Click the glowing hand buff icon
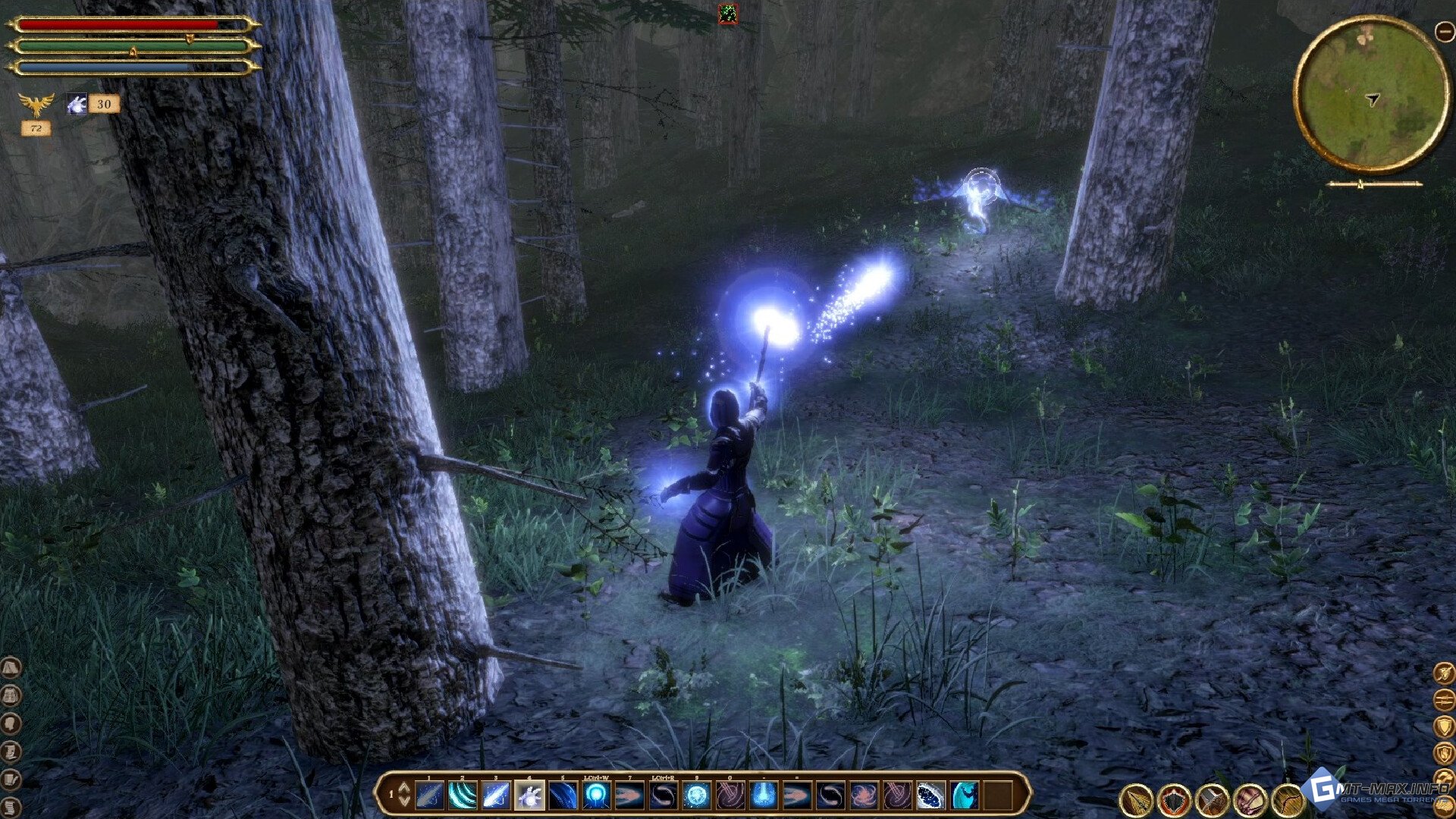Viewport: 1456px width, 819px height. (77, 104)
